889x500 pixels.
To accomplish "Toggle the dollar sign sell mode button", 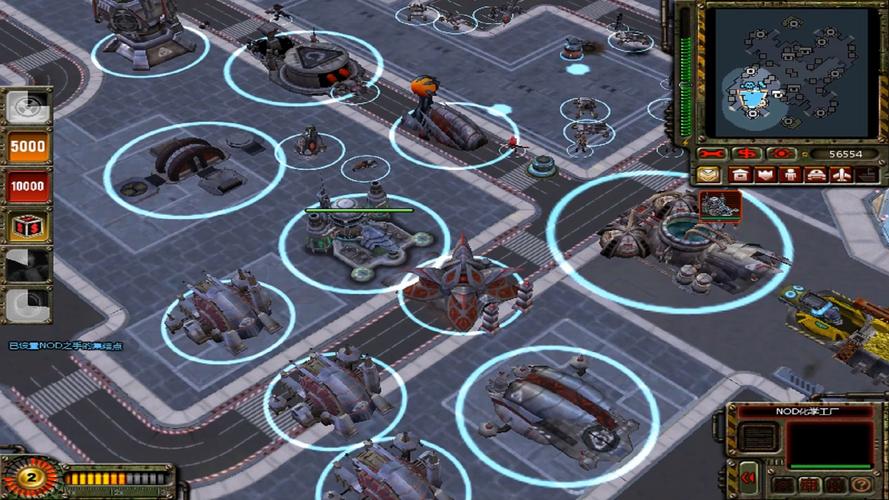I will (745, 154).
